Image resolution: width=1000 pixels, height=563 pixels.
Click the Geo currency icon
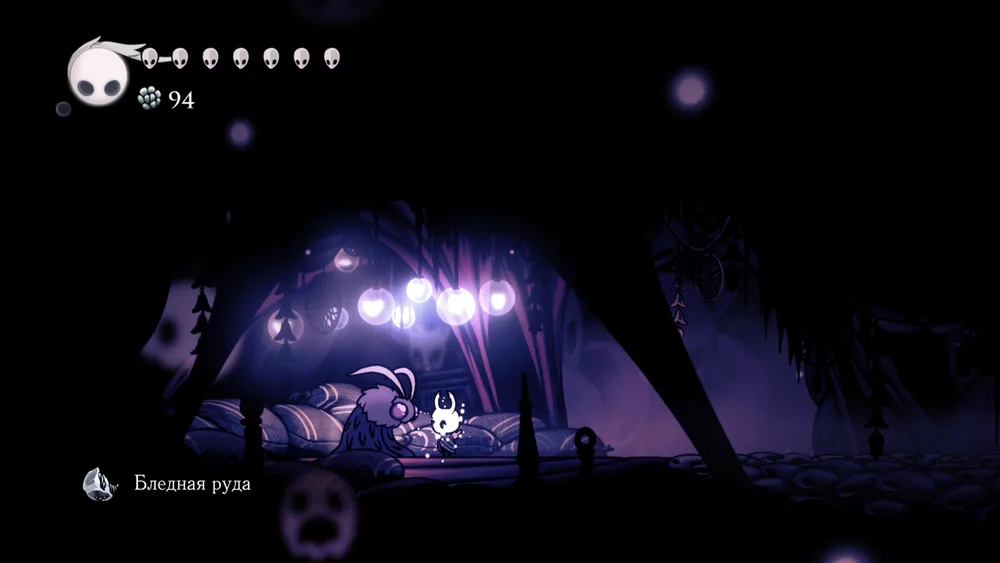coord(148,97)
